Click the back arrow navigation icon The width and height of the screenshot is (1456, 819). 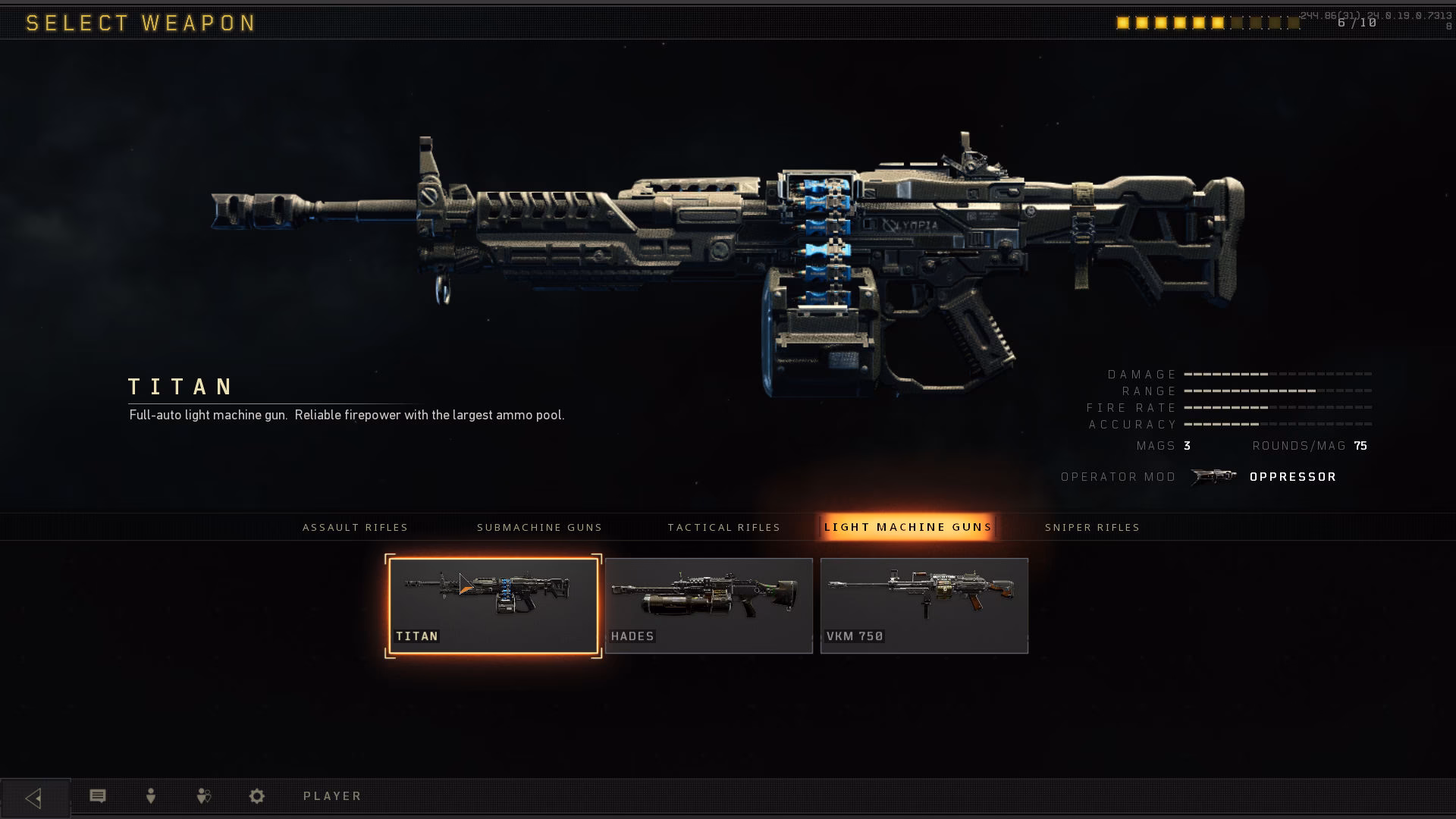click(35, 795)
